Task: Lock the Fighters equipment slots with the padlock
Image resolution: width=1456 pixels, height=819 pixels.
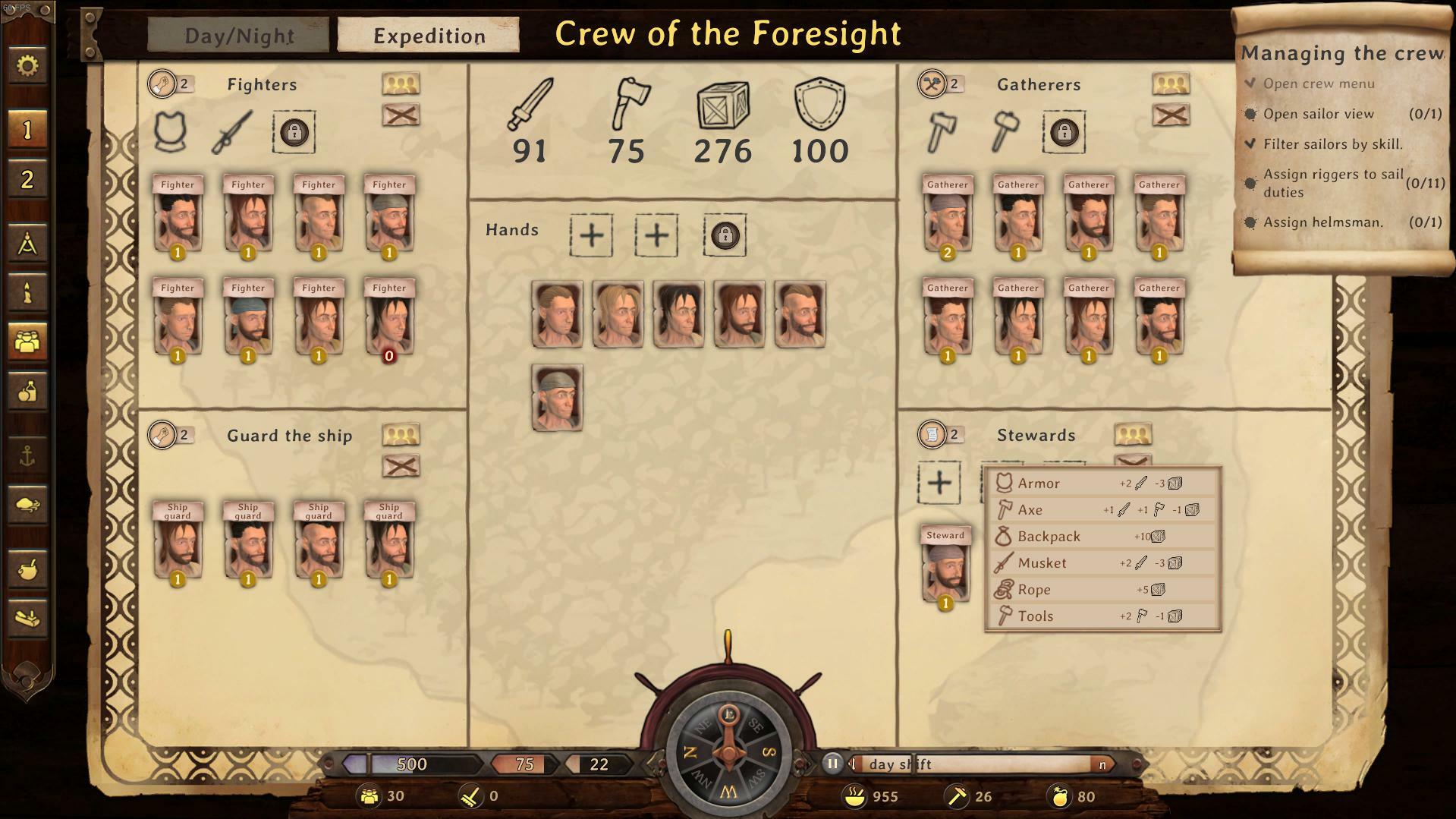Action: (294, 131)
